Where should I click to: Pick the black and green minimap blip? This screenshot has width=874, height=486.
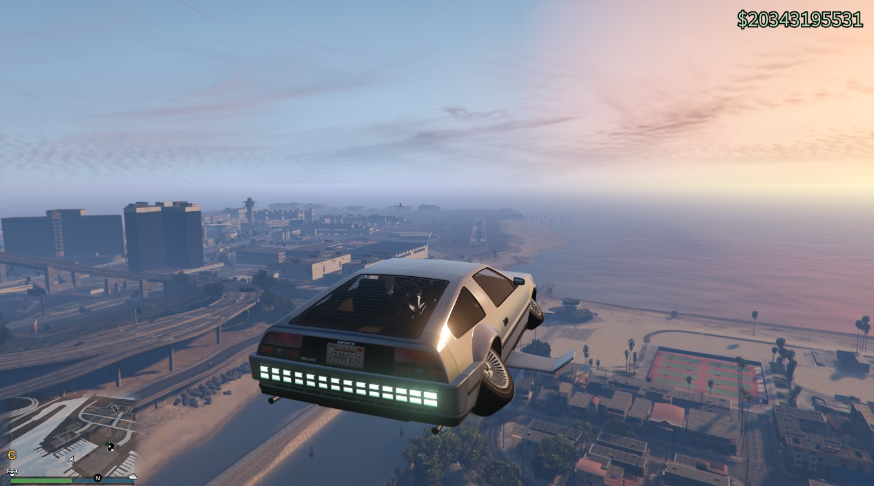coord(111,446)
